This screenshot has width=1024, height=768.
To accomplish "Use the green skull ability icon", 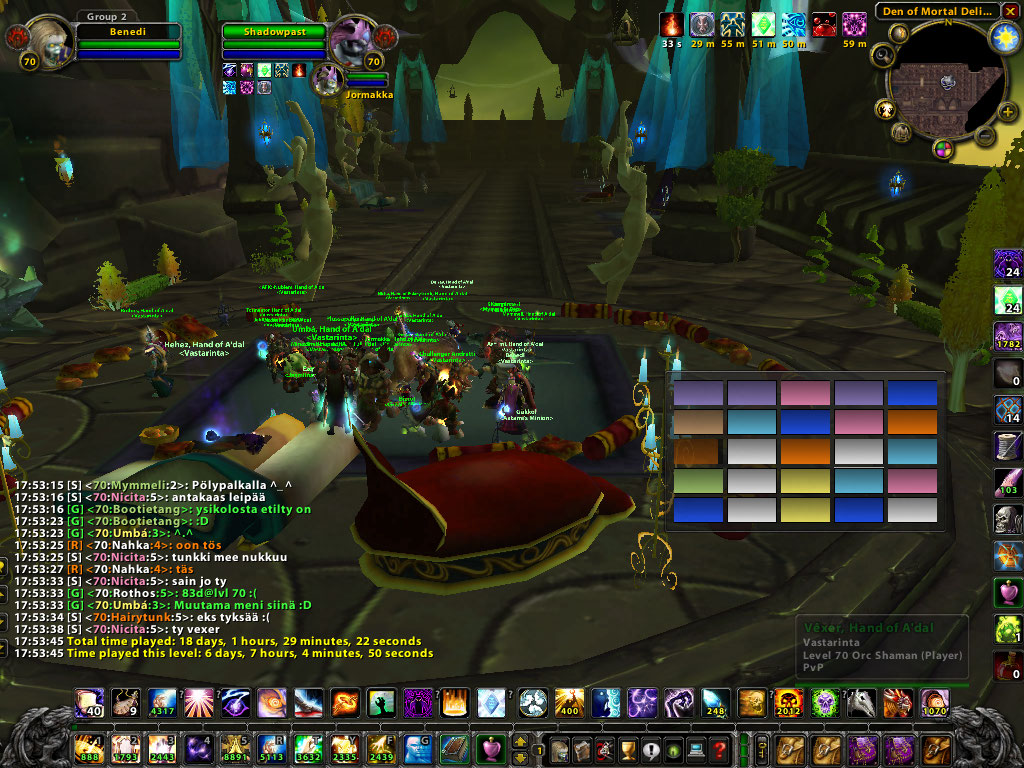I will point(822,702).
